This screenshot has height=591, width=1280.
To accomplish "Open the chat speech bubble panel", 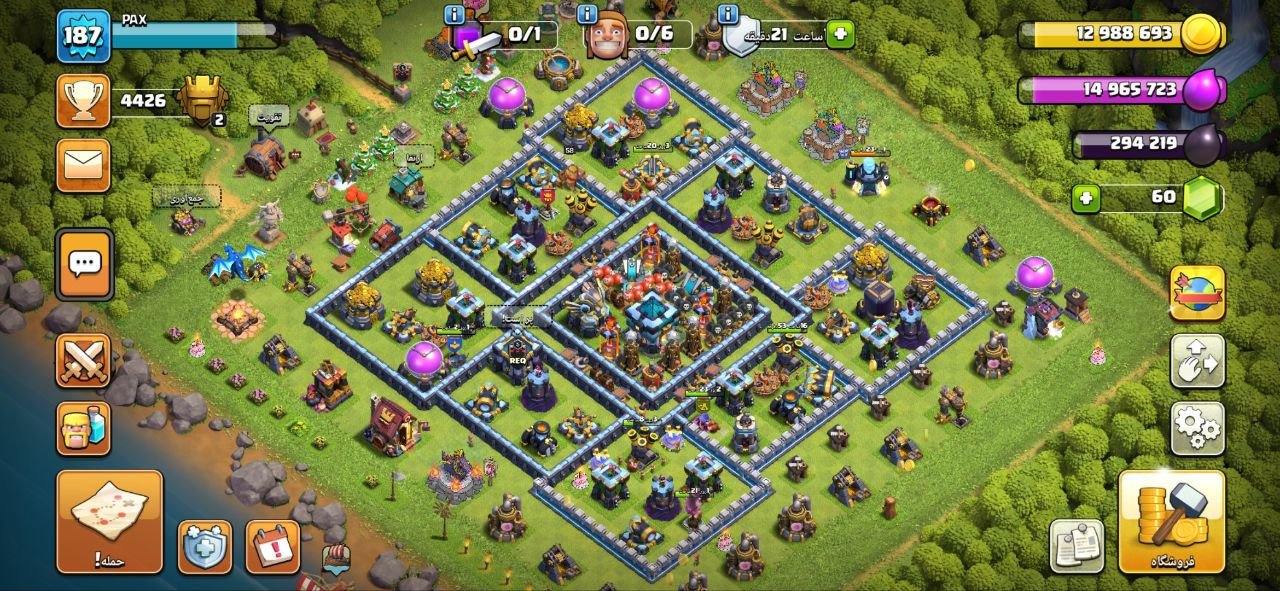I will point(84,264).
